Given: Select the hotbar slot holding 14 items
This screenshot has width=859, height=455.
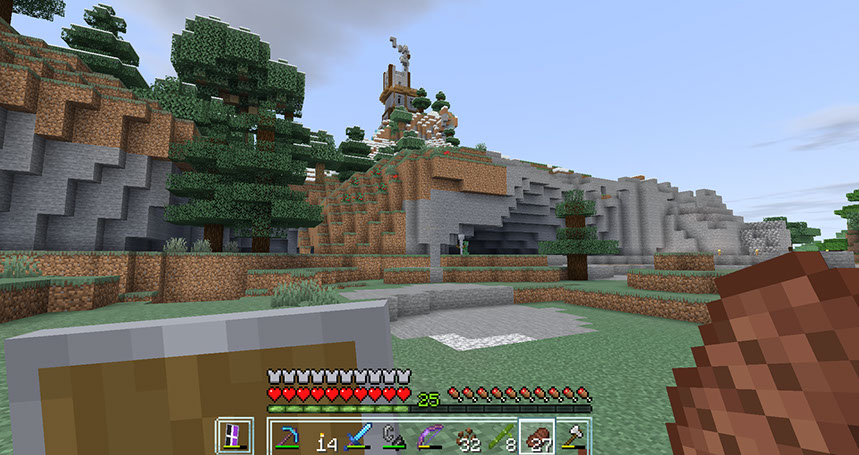Looking at the screenshot, I should click(325, 437).
